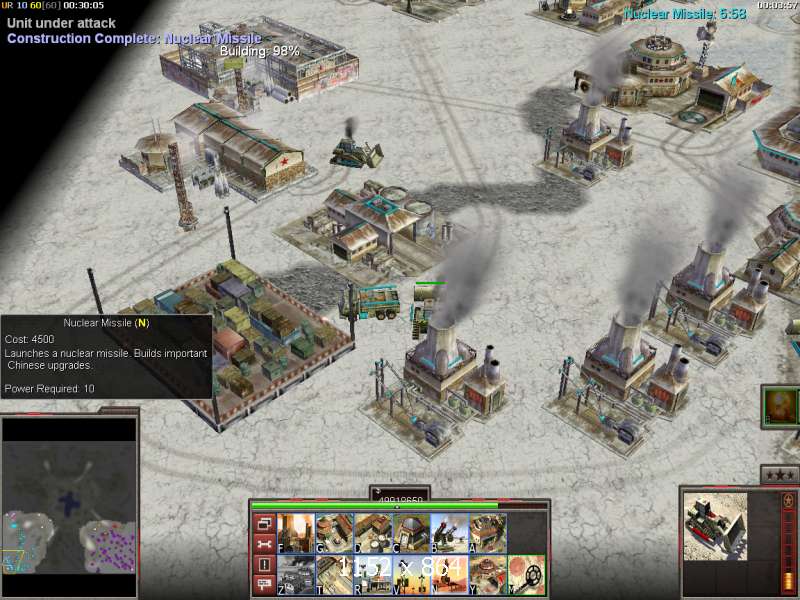This screenshot has height=600, width=800.
Task: Select the build icon with hotkey R
Action: coord(372,574)
